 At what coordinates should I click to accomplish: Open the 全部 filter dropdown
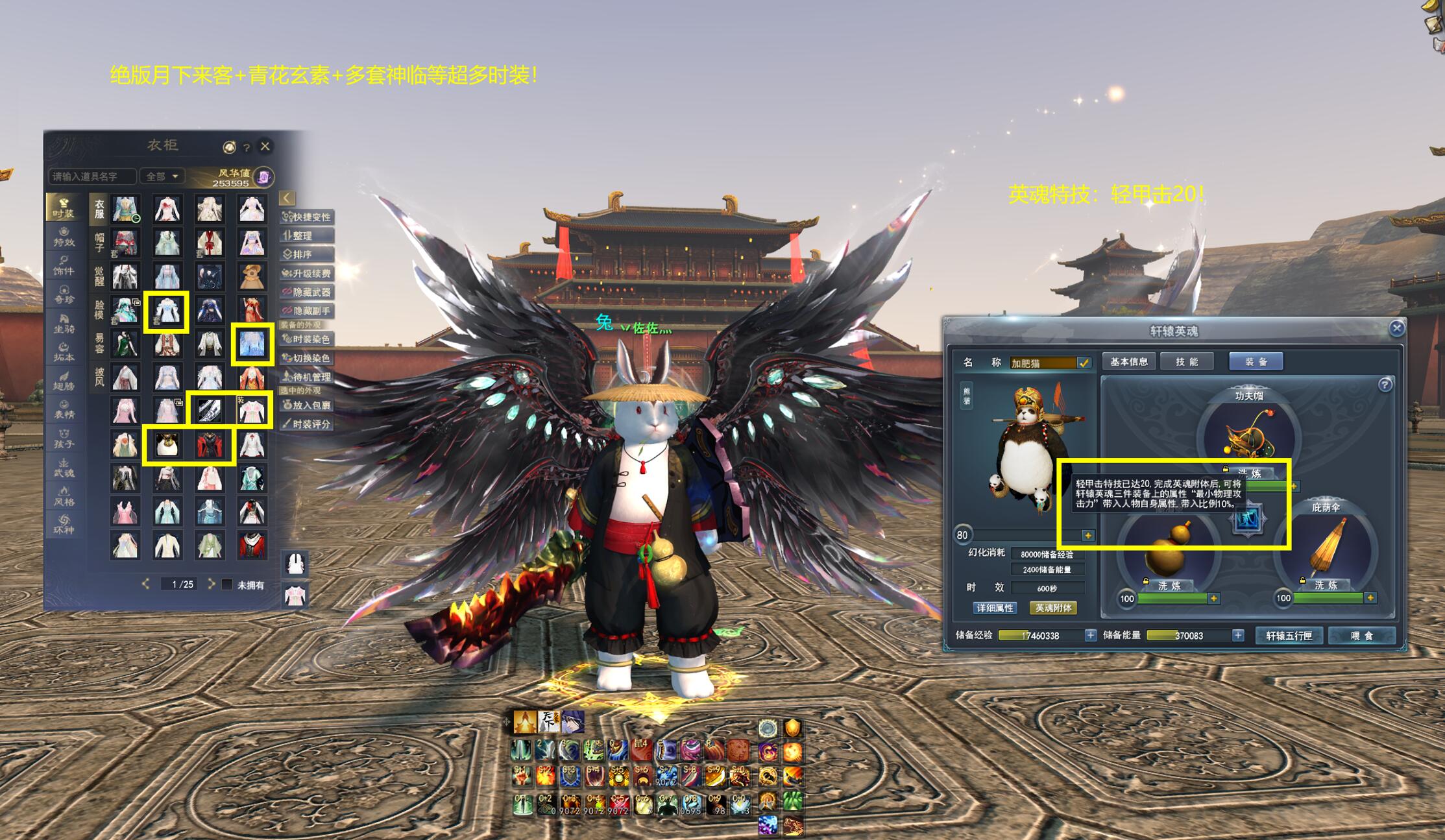162,176
